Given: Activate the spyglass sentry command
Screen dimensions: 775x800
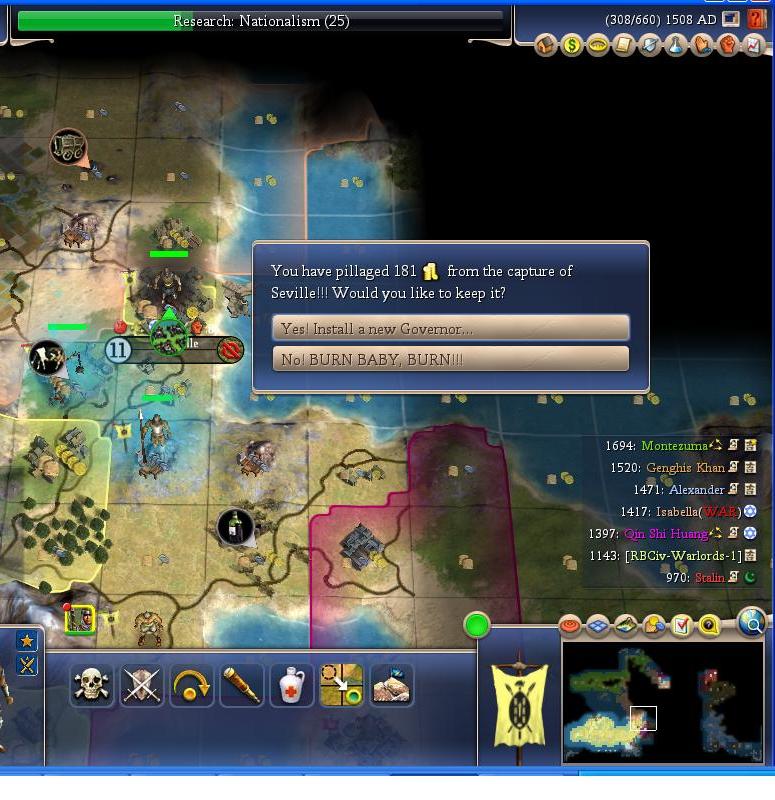Looking at the screenshot, I should (241, 685).
